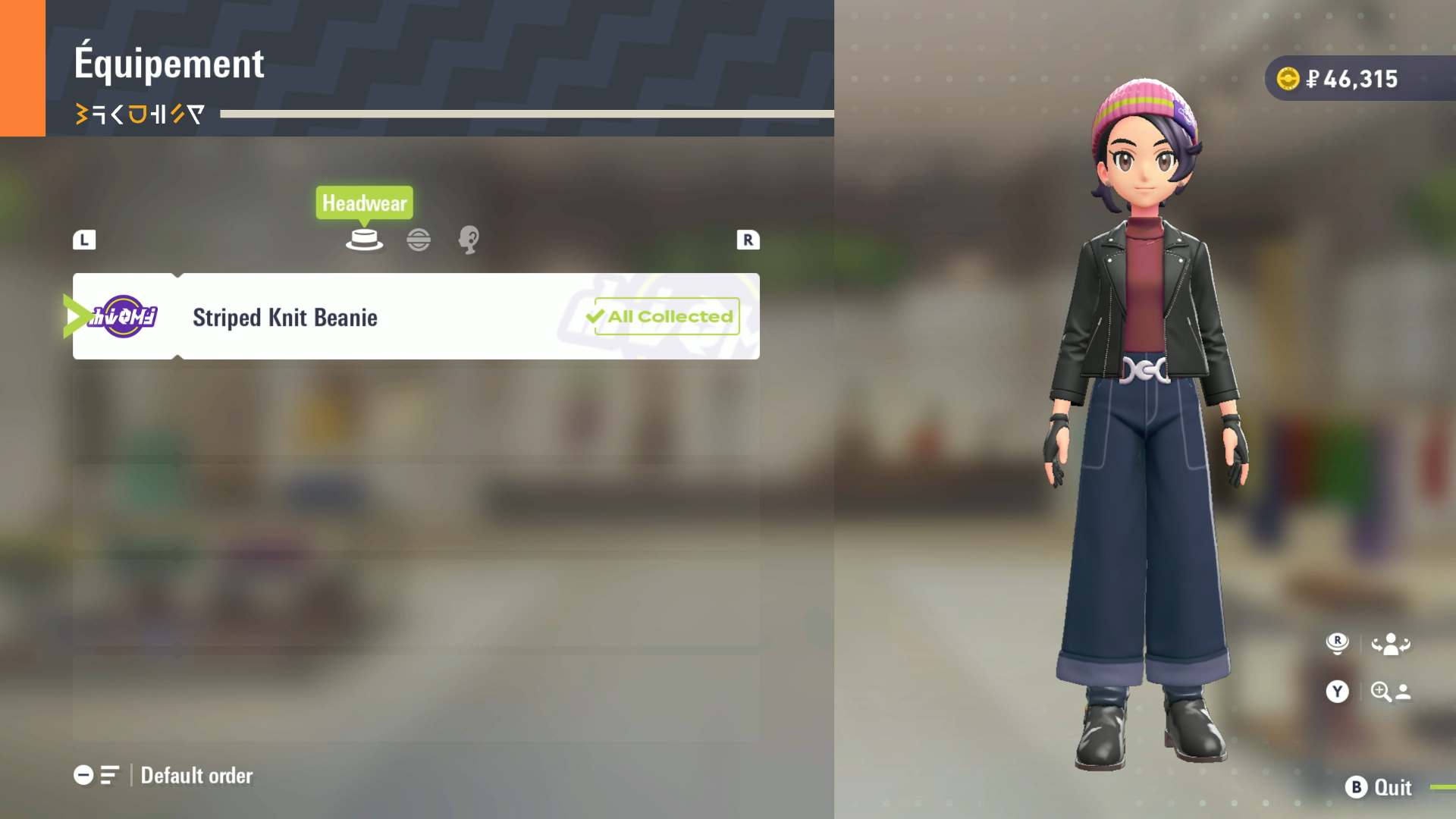Switch to the Headwear hat tab
The height and width of the screenshot is (819, 1456).
[x=364, y=240]
